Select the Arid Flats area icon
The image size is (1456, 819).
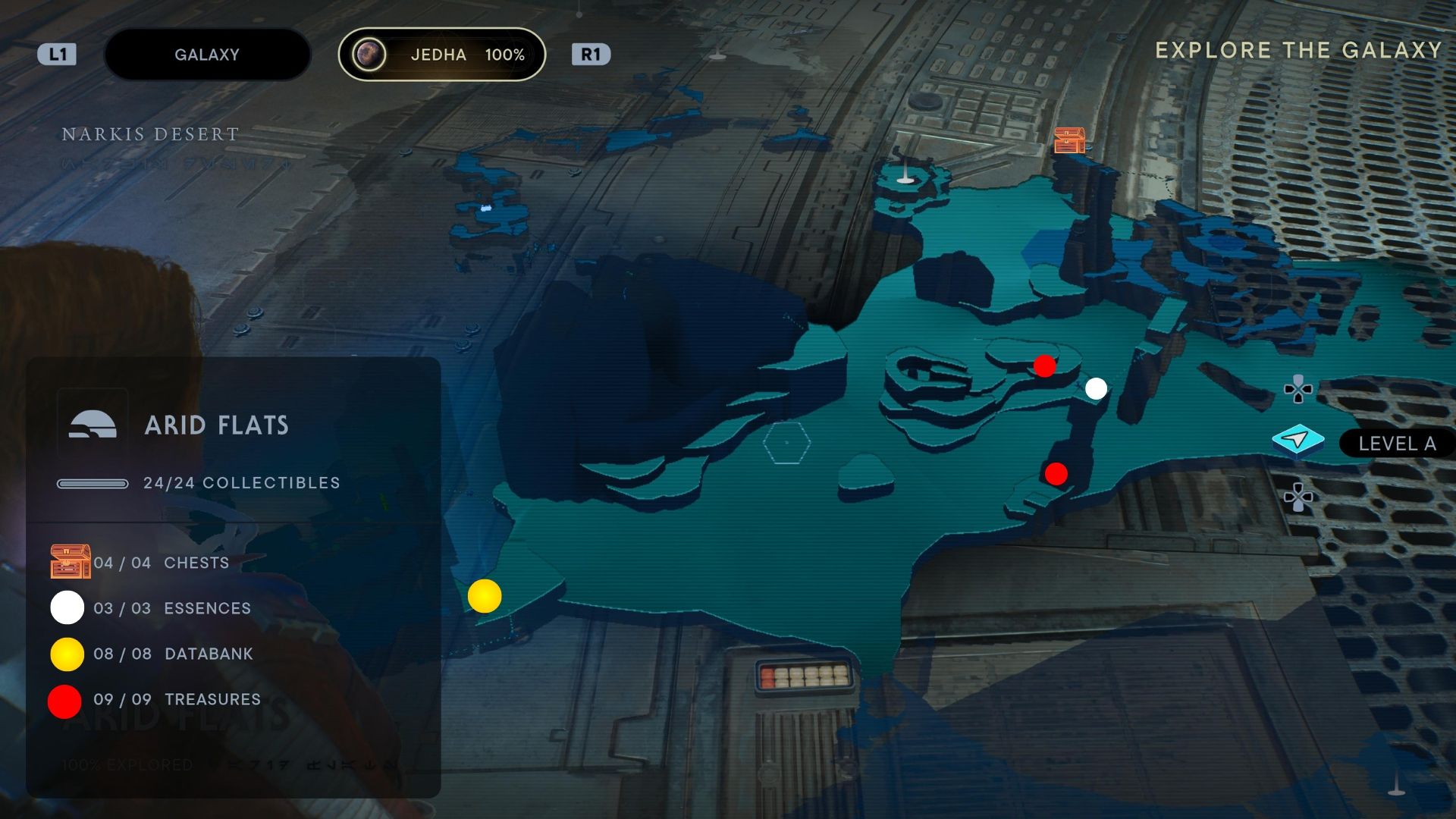[x=93, y=425]
